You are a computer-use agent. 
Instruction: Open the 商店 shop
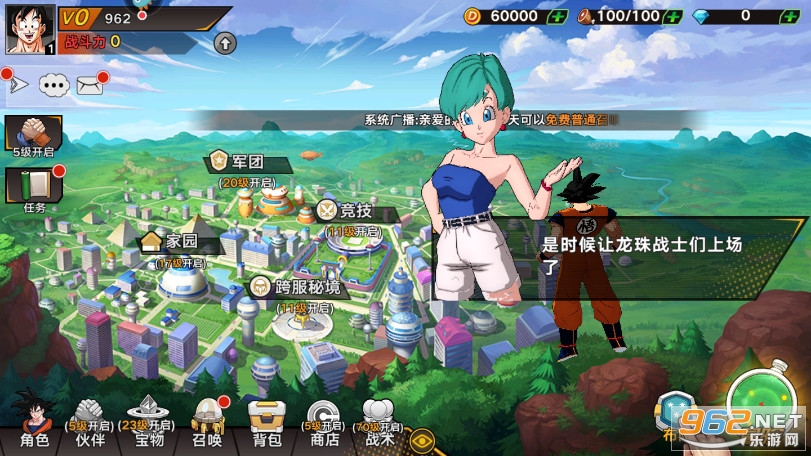[x=324, y=422]
